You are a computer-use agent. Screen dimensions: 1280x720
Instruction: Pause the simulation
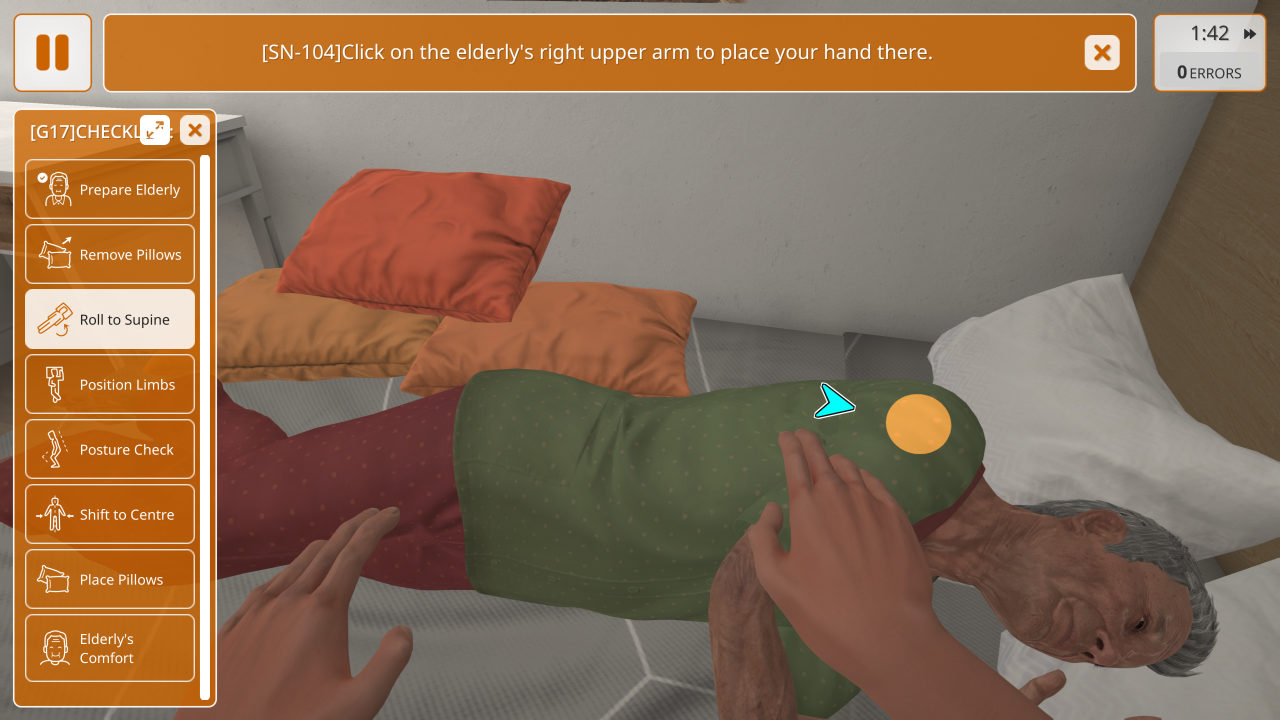coord(52,52)
